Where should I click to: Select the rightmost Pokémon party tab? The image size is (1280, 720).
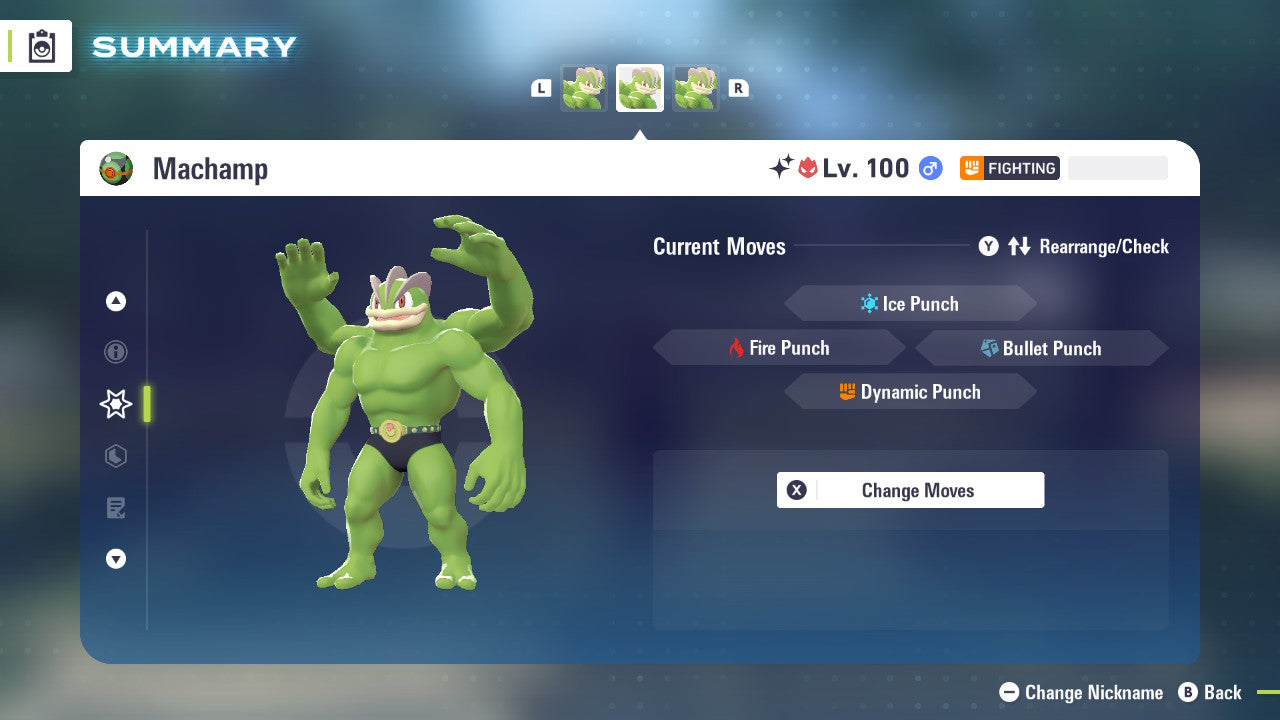click(695, 87)
